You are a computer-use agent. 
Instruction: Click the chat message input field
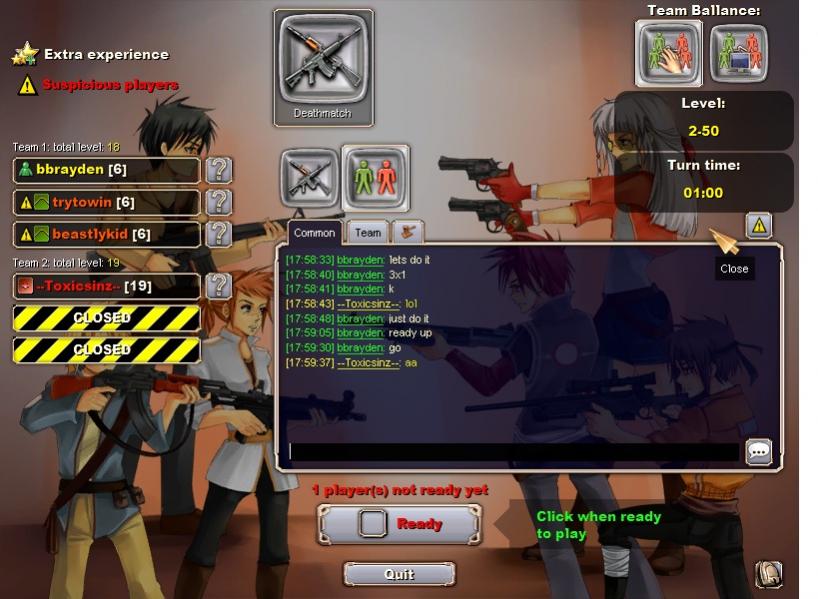click(x=513, y=452)
